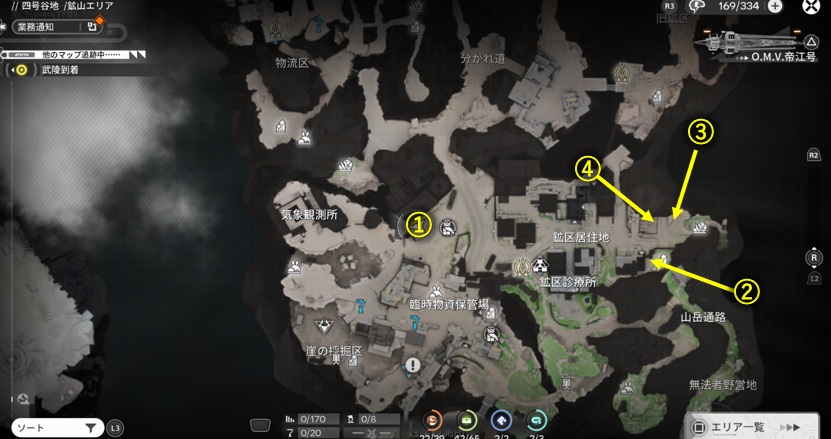The width and height of the screenshot is (831, 439).
Task: Select the exclamation quest marker on map
Action: [x=412, y=366]
